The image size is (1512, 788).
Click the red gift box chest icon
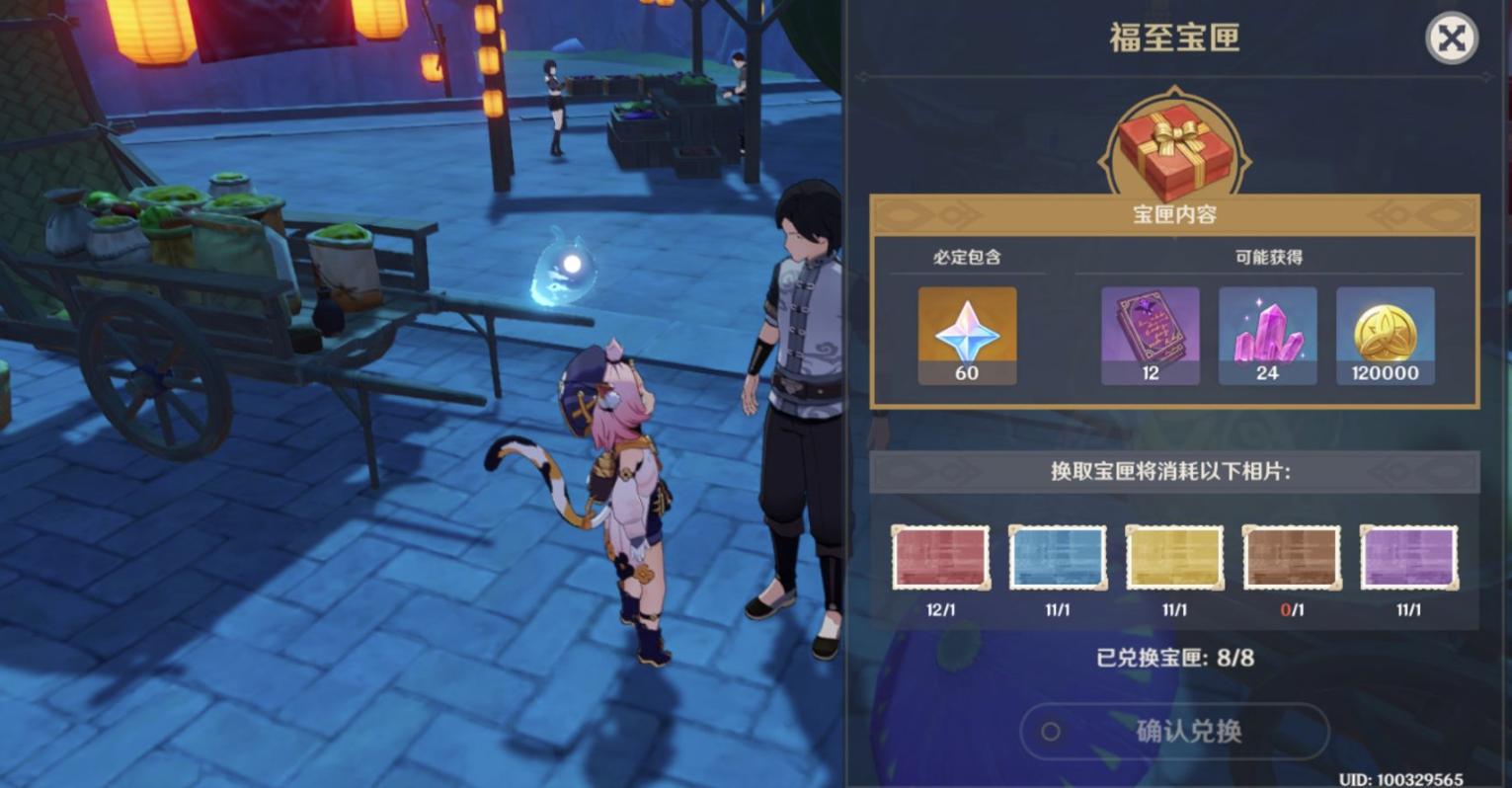coord(1175,146)
